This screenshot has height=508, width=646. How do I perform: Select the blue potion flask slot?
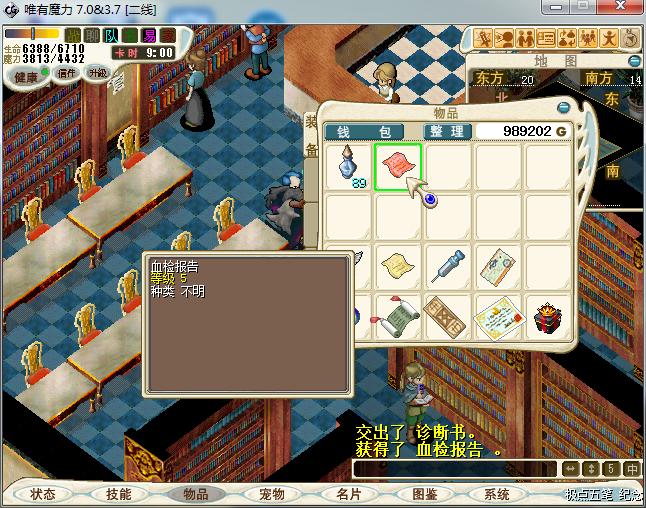(349, 166)
